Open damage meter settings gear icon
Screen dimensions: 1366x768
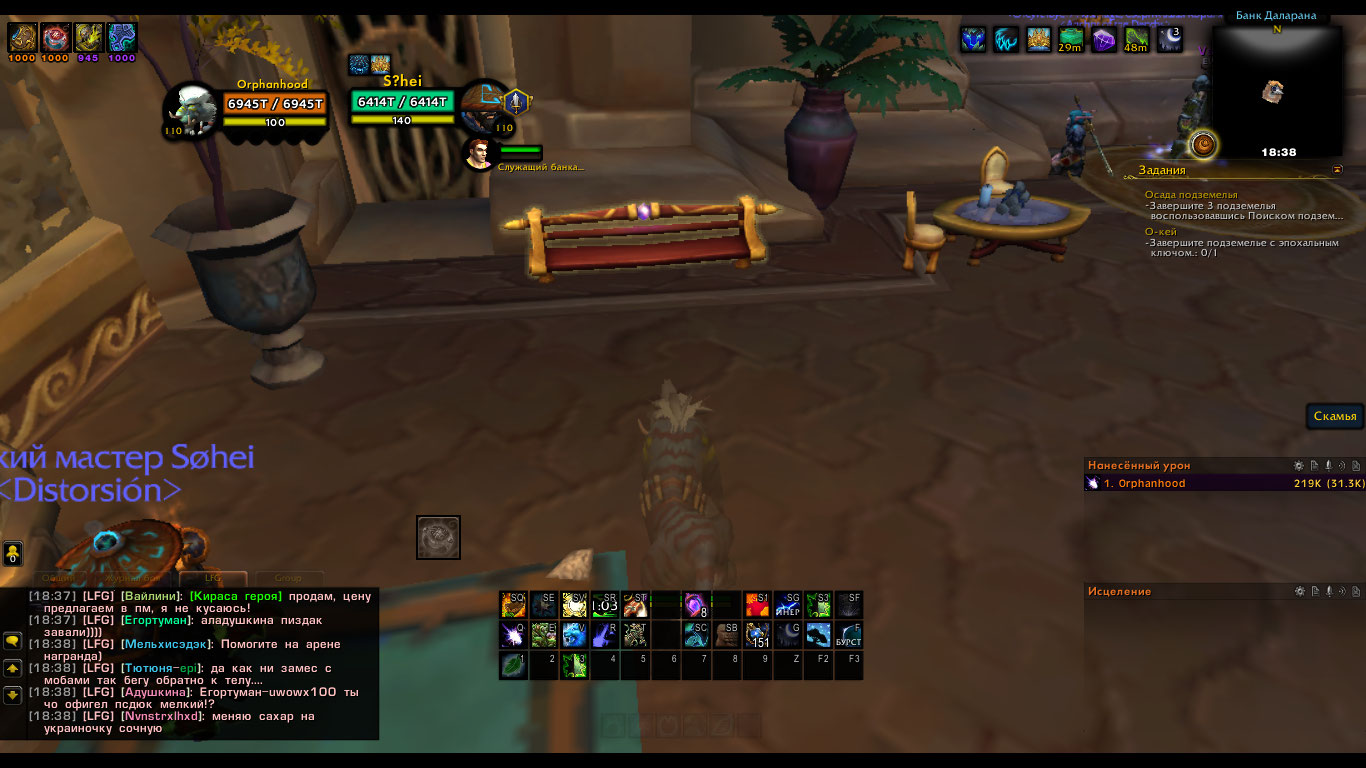pyautogui.click(x=1299, y=465)
